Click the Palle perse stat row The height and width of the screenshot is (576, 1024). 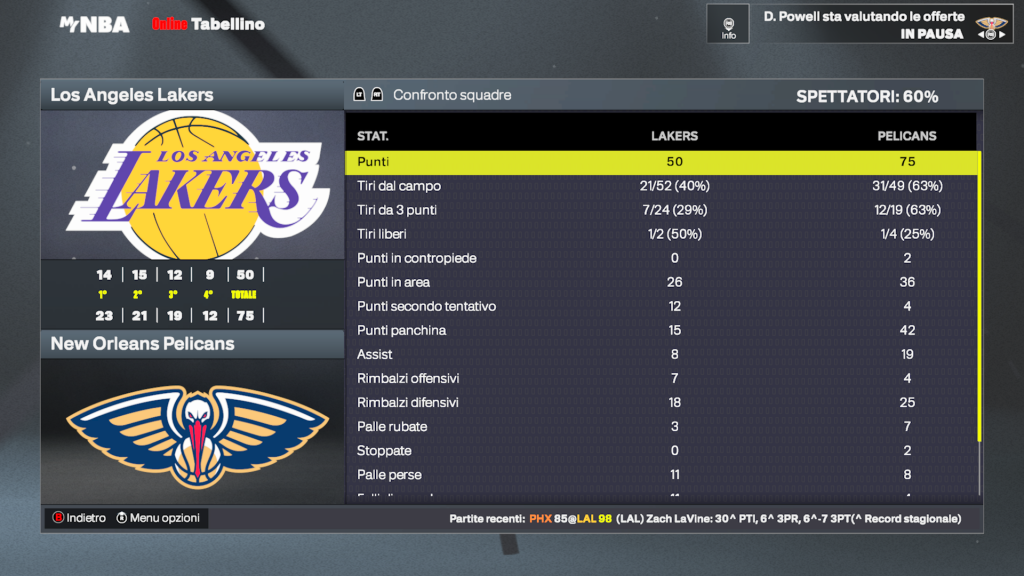661,474
